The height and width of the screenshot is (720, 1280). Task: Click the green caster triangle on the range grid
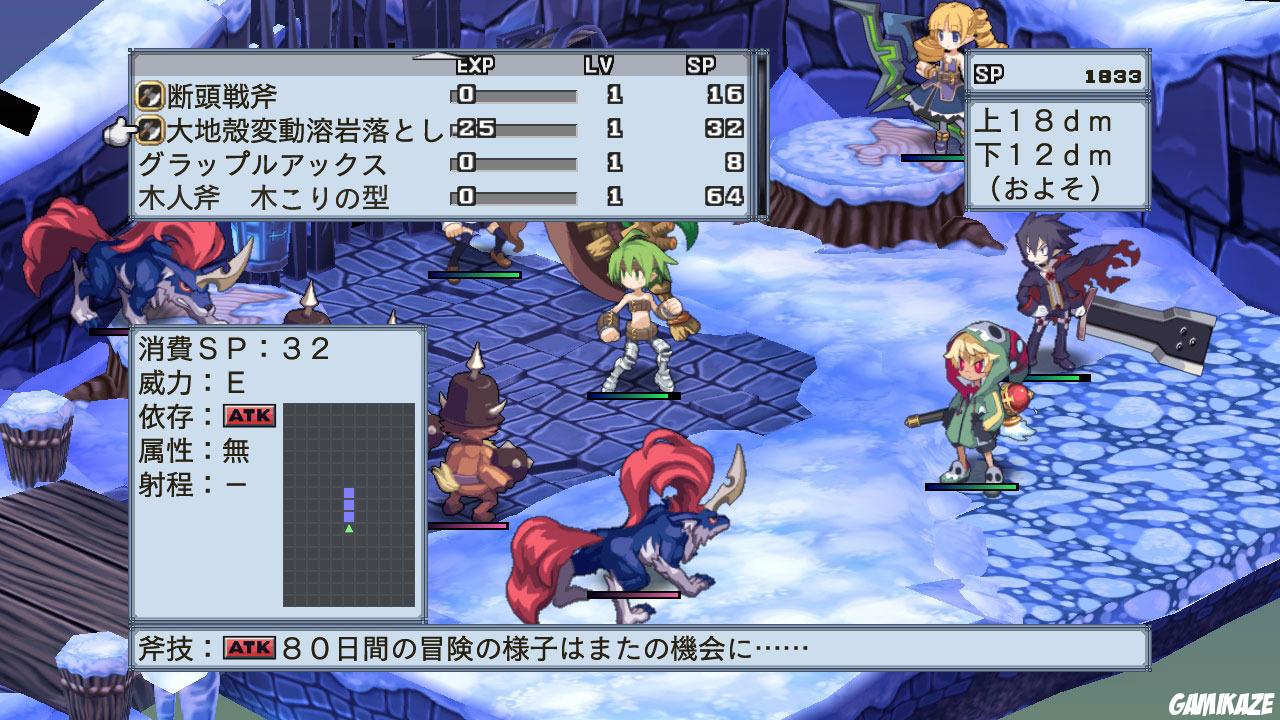[349, 527]
